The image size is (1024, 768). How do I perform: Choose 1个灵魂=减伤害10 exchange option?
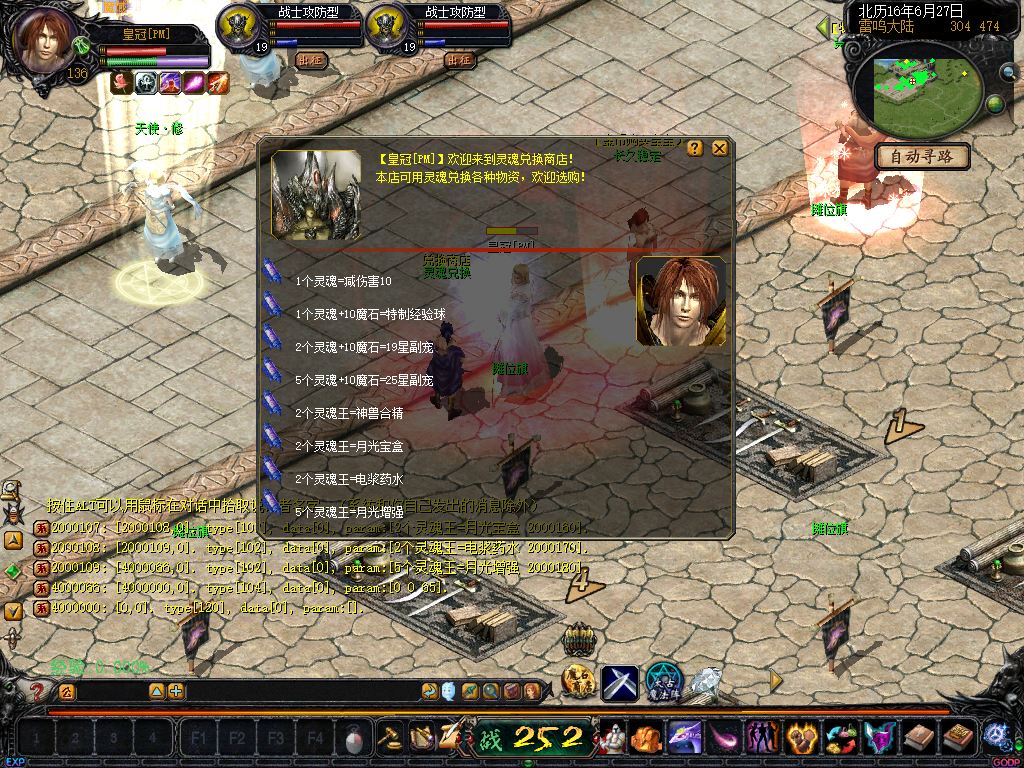pos(343,281)
